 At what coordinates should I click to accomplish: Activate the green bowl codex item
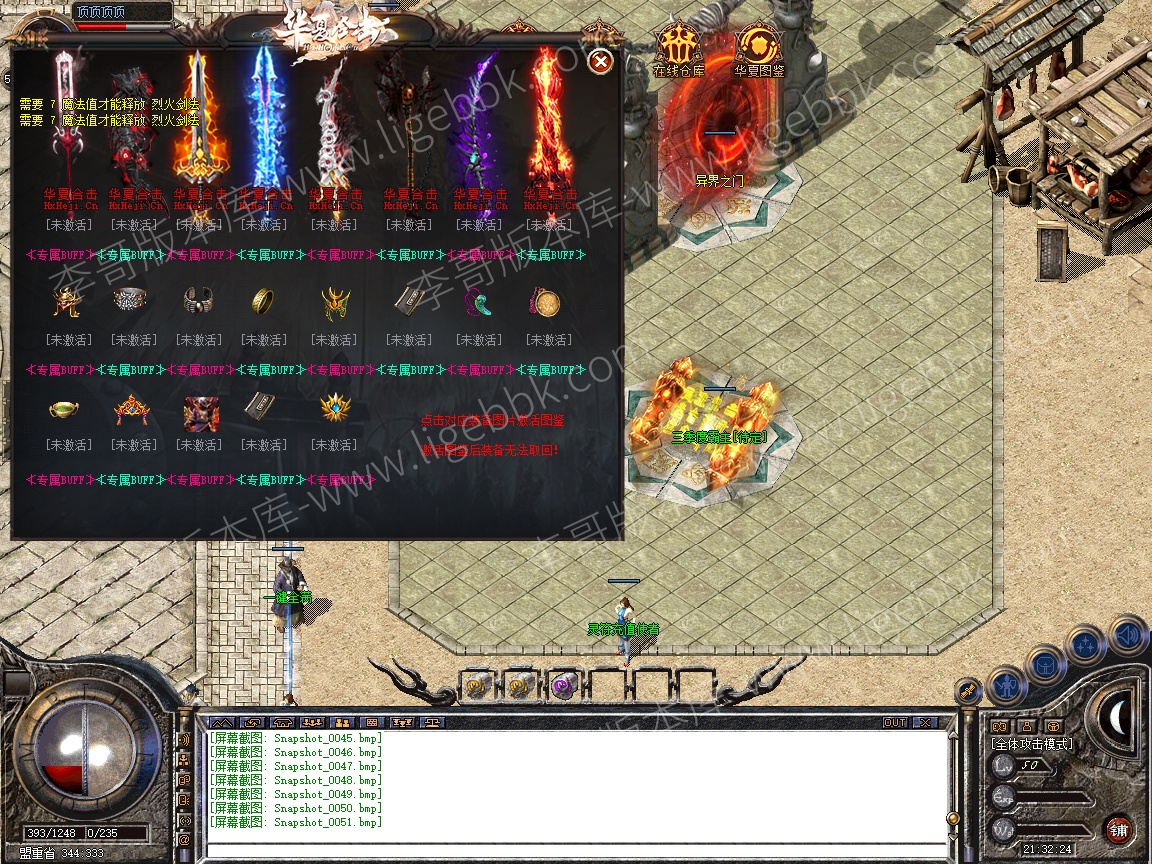(x=68, y=409)
